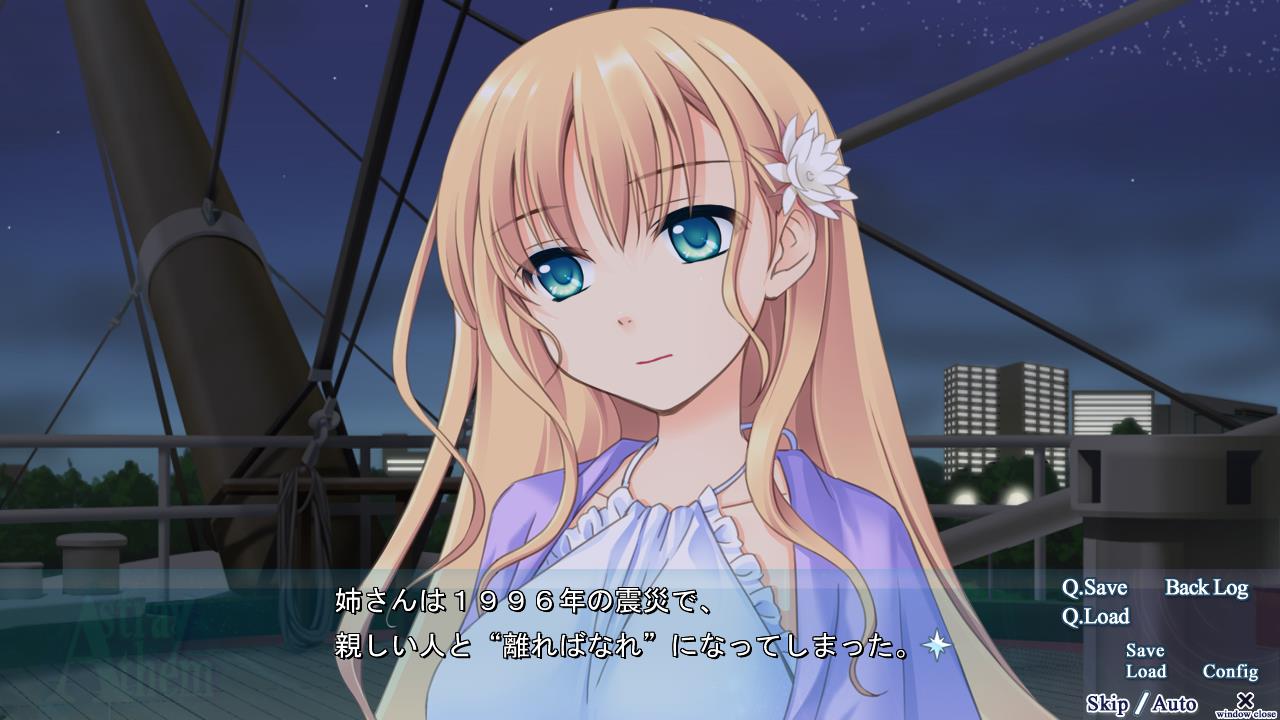Screen dimensions: 1280x720
Task: Quick load with Q.Load
Action: 1095,616
